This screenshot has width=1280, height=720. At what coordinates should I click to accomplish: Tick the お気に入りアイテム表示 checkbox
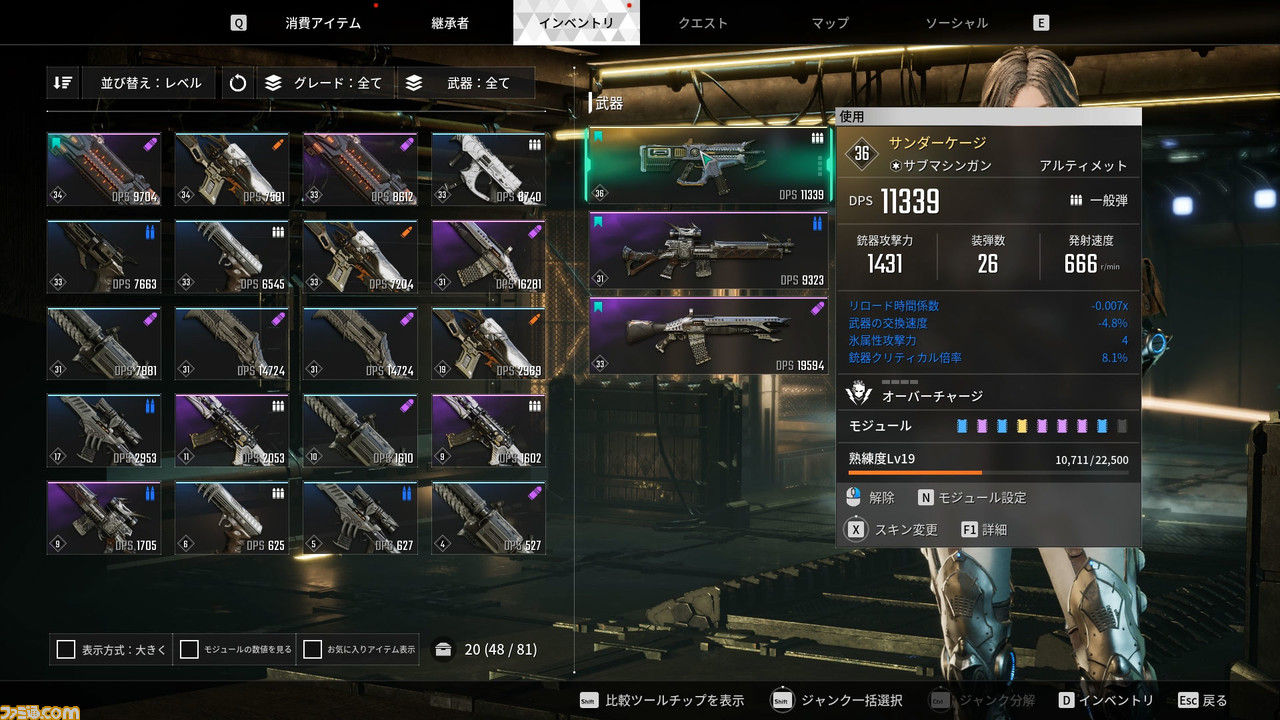pos(313,650)
